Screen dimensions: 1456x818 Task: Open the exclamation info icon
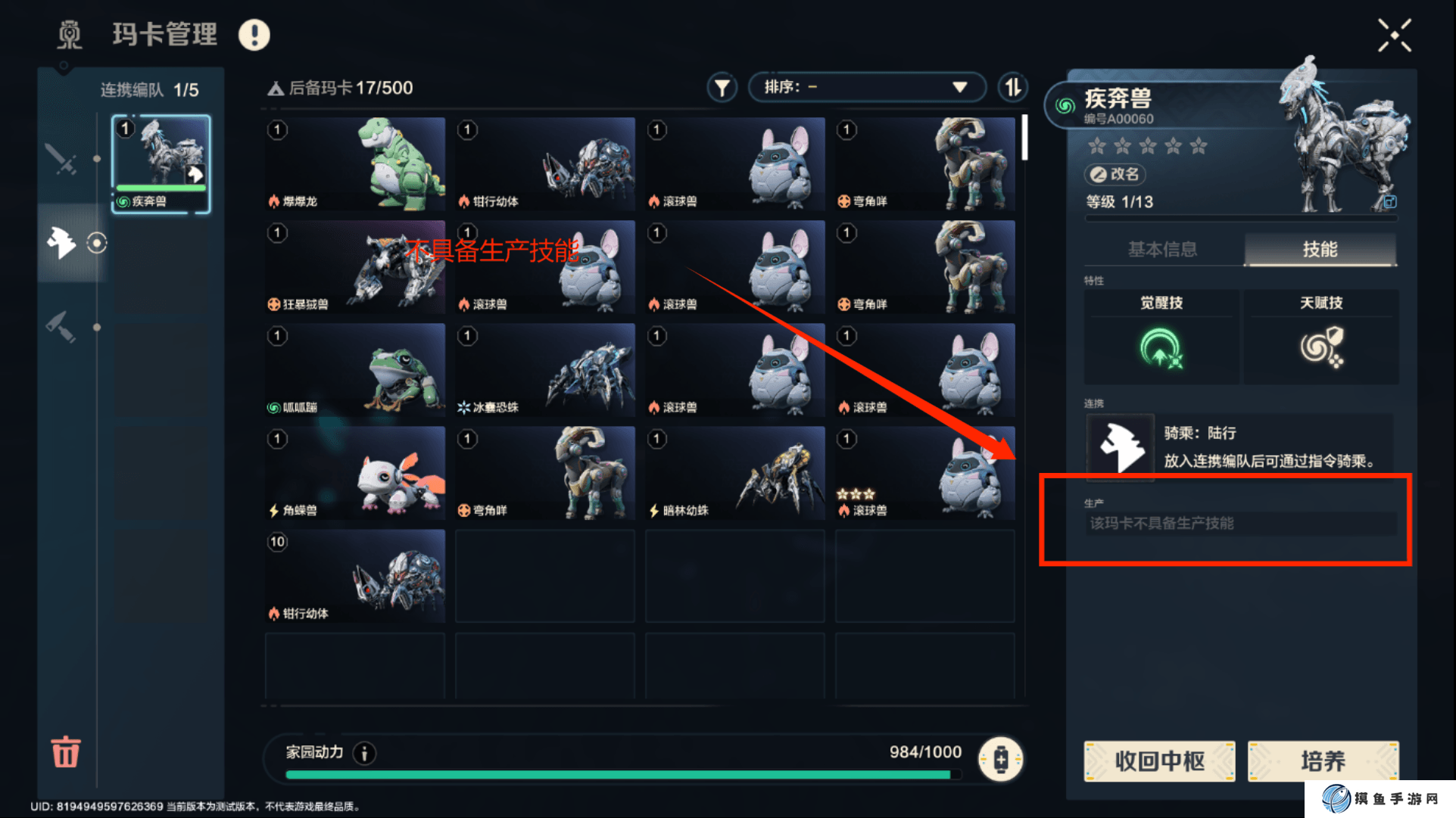coord(254,35)
